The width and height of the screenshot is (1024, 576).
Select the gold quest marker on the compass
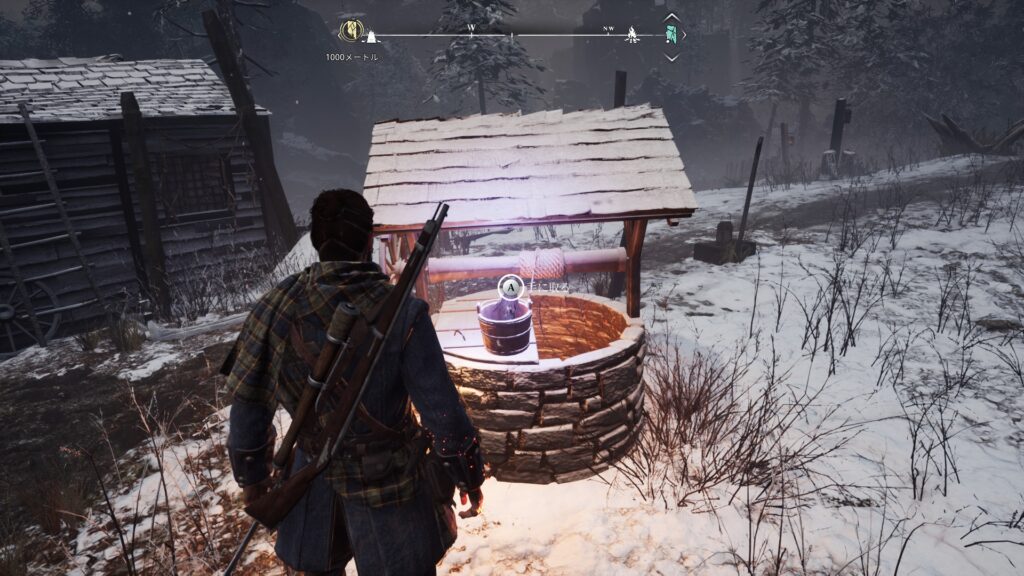click(351, 30)
